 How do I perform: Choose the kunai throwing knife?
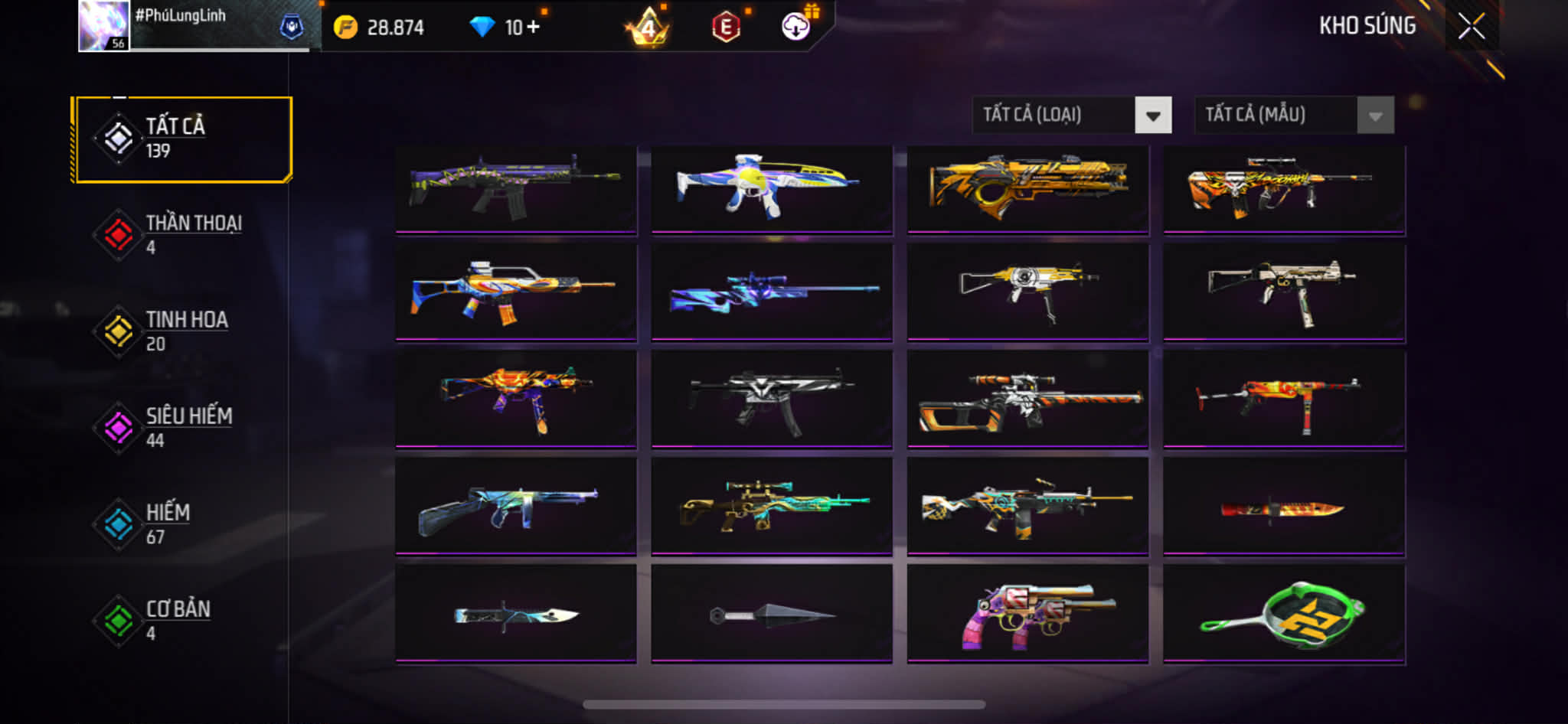[772, 614]
